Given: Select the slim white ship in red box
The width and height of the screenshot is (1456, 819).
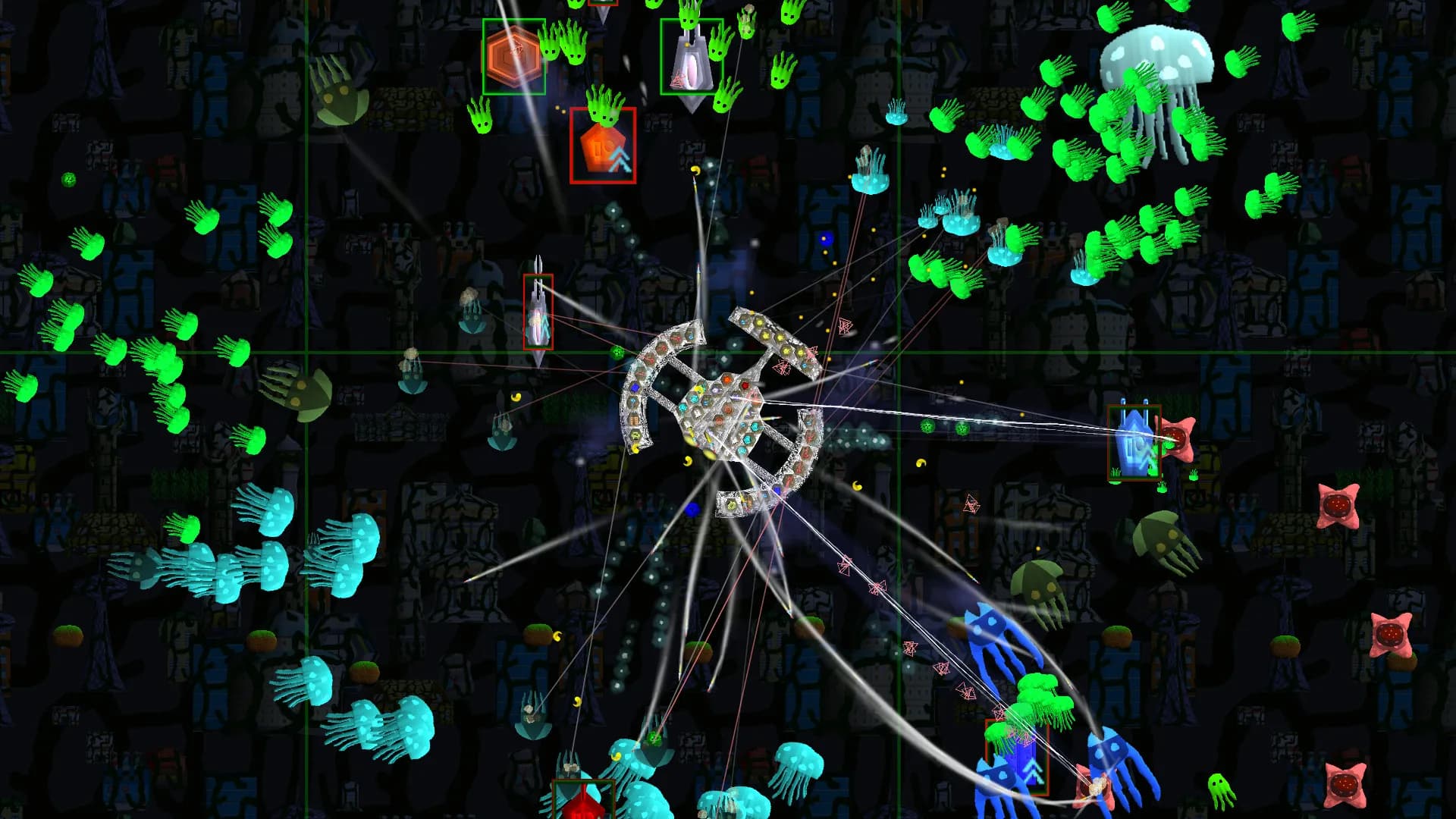Looking at the screenshot, I should (x=538, y=312).
